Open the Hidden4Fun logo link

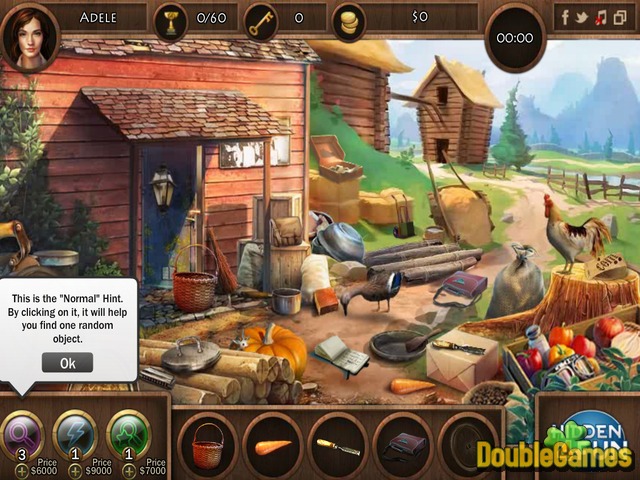click(588, 432)
